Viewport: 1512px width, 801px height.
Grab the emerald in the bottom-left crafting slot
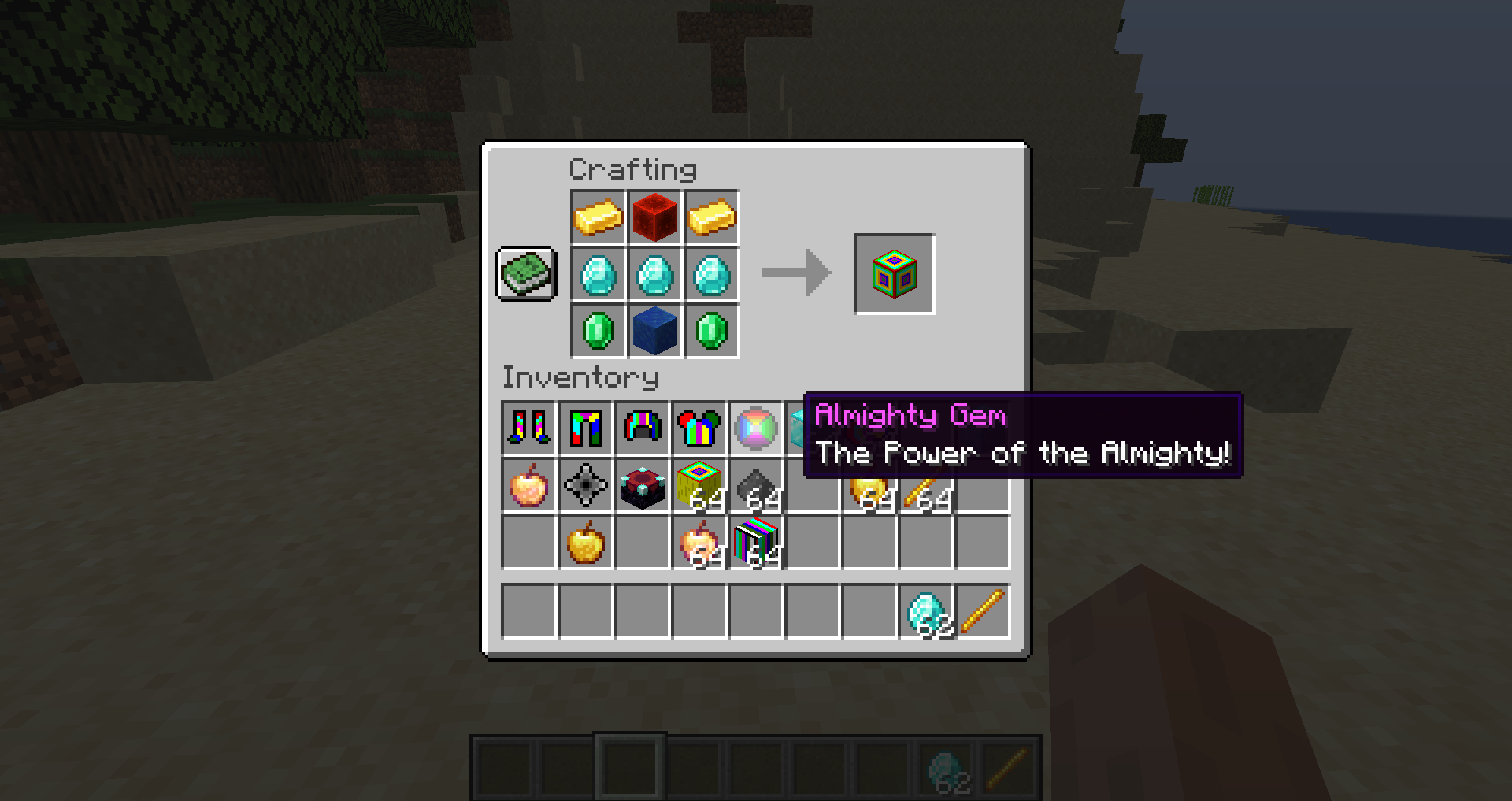coord(596,331)
